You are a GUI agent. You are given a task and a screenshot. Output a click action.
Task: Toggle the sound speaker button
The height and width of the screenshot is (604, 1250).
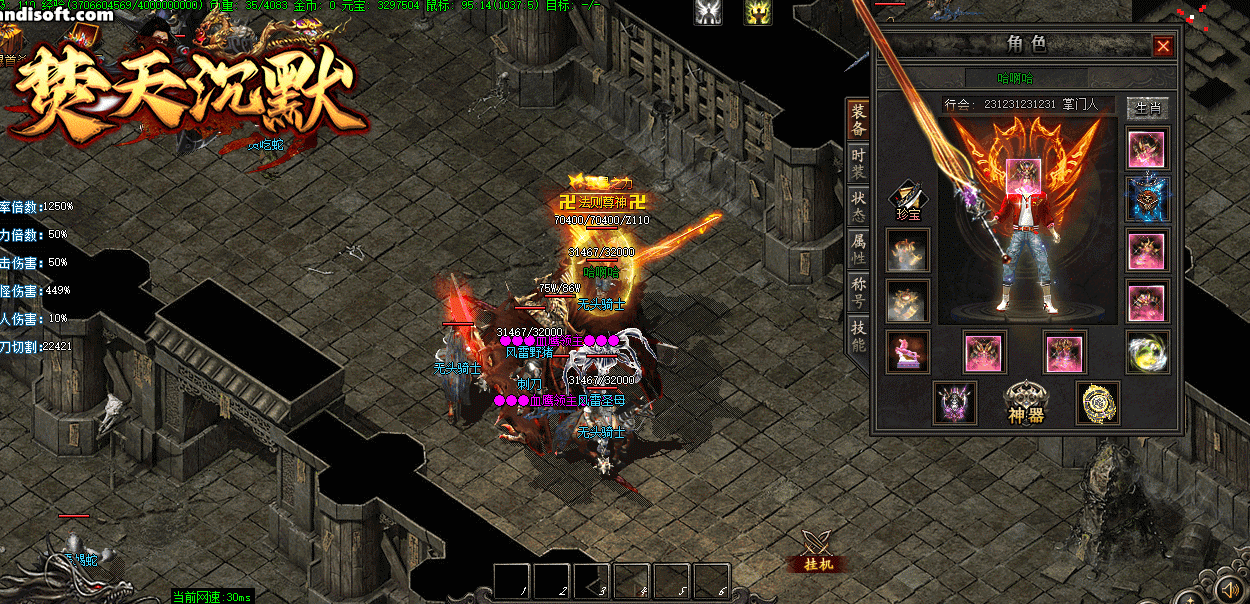coord(1231,586)
